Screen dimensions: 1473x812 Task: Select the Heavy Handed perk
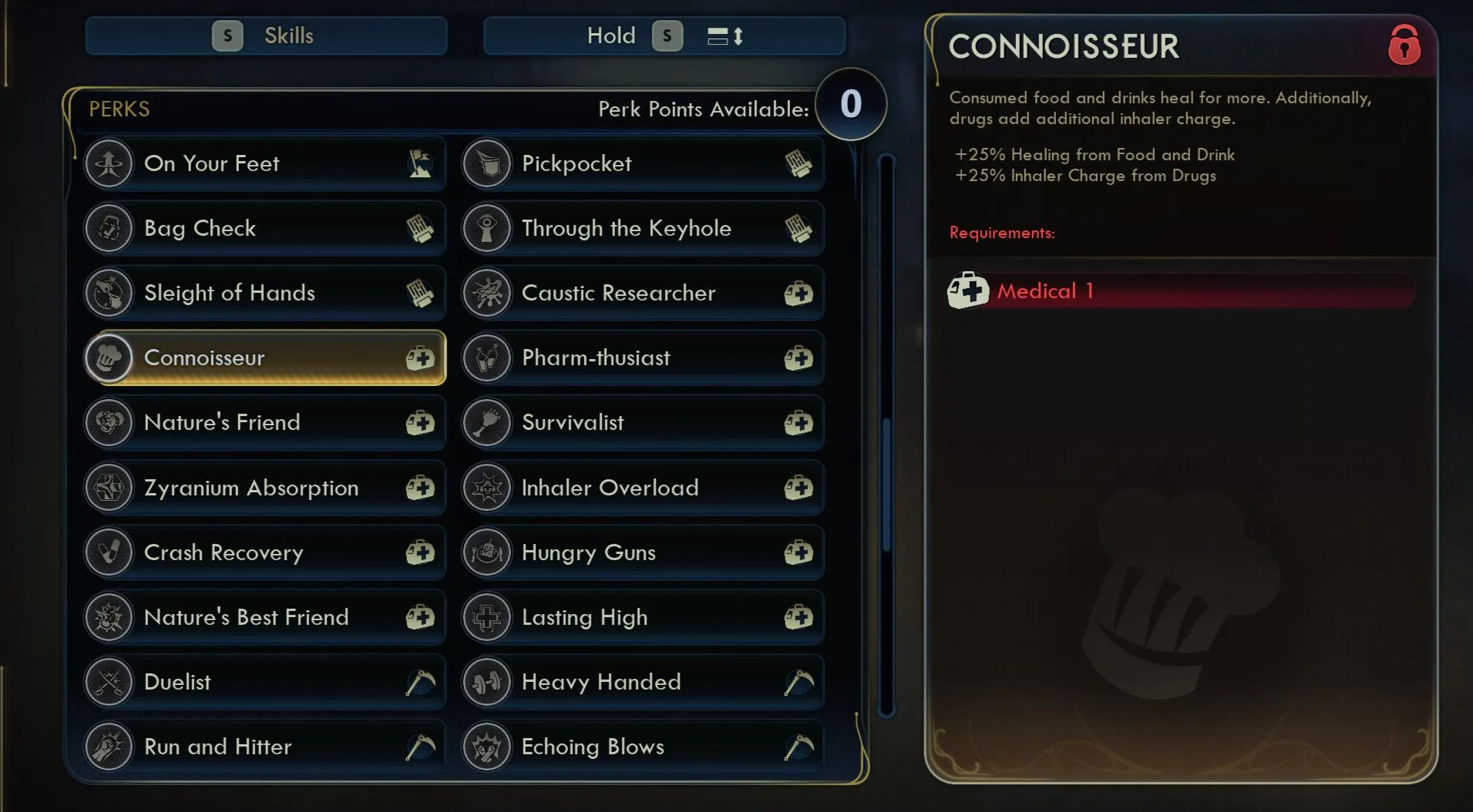pyautogui.click(x=642, y=682)
